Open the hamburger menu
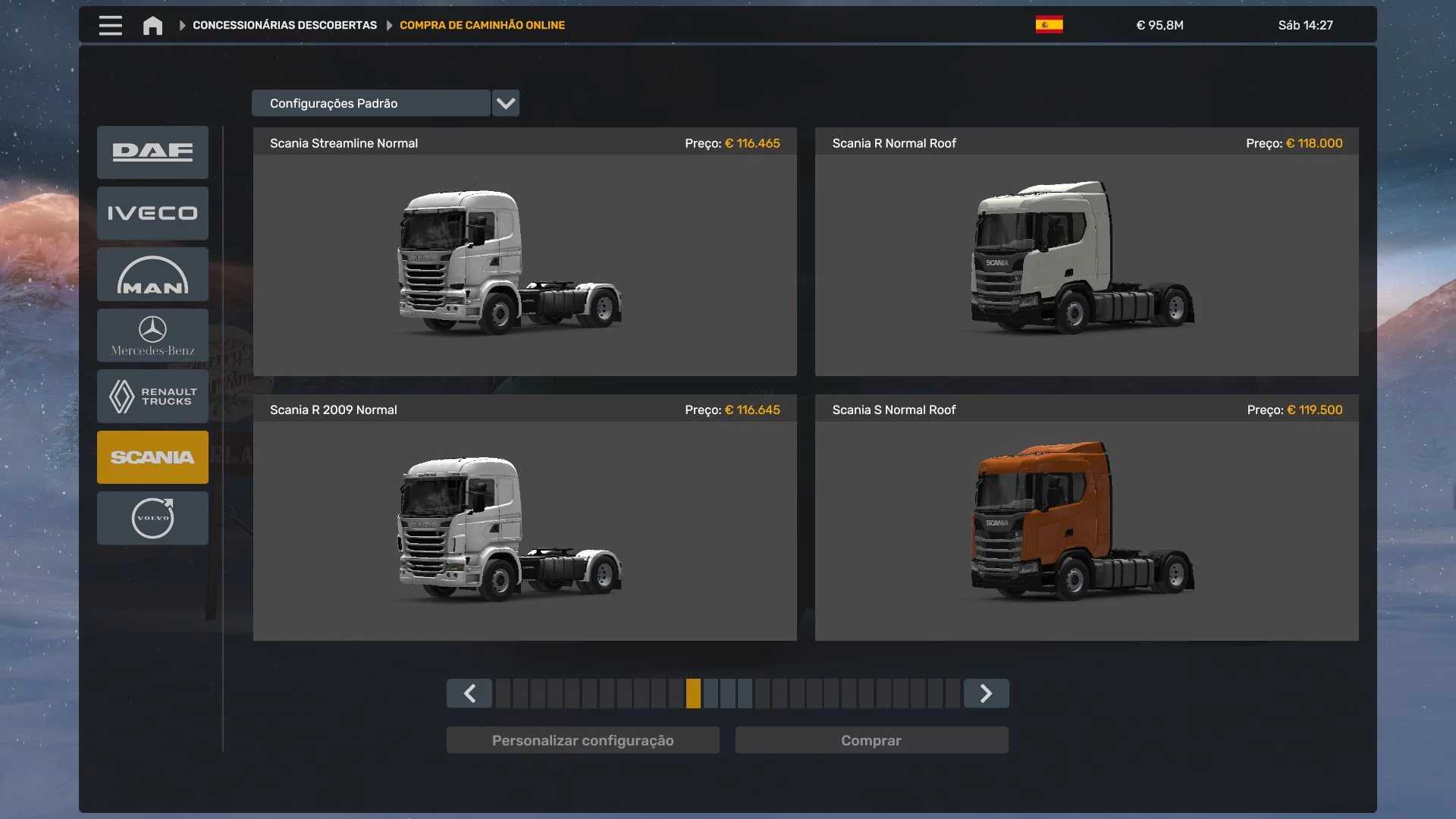The image size is (1456, 819). tap(110, 25)
